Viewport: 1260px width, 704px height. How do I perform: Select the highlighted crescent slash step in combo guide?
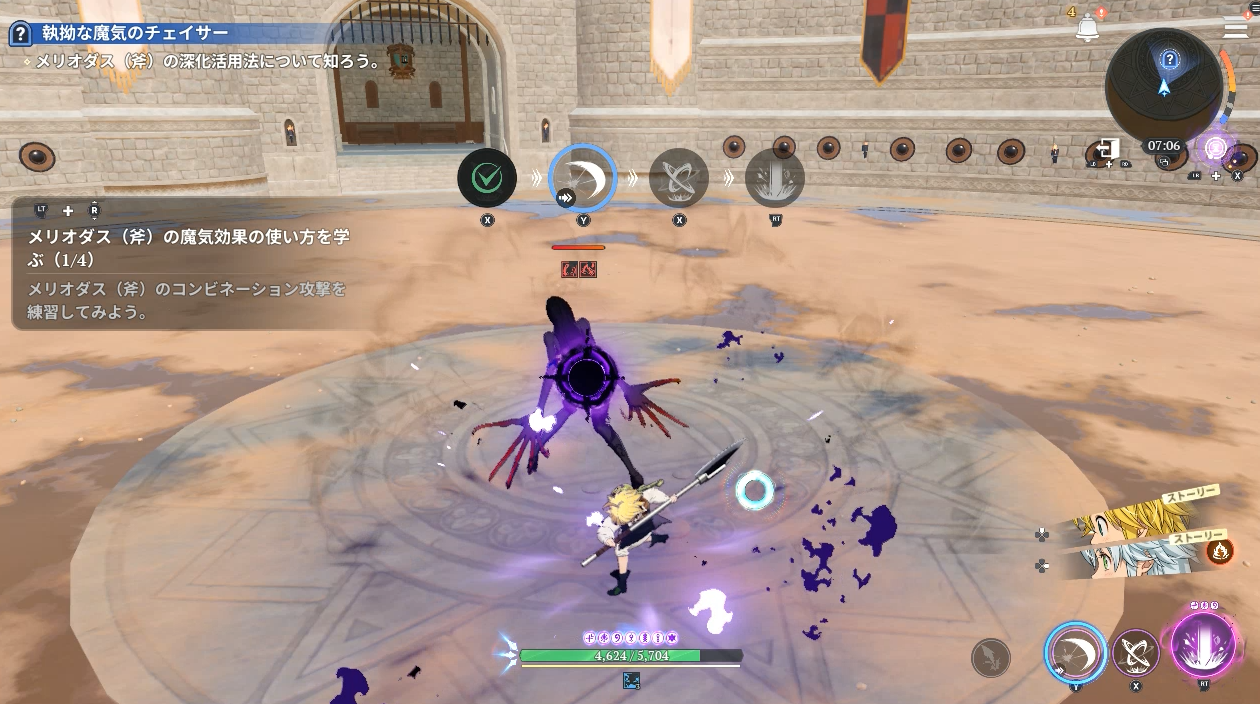pyautogui.click(x=583, y=178)
